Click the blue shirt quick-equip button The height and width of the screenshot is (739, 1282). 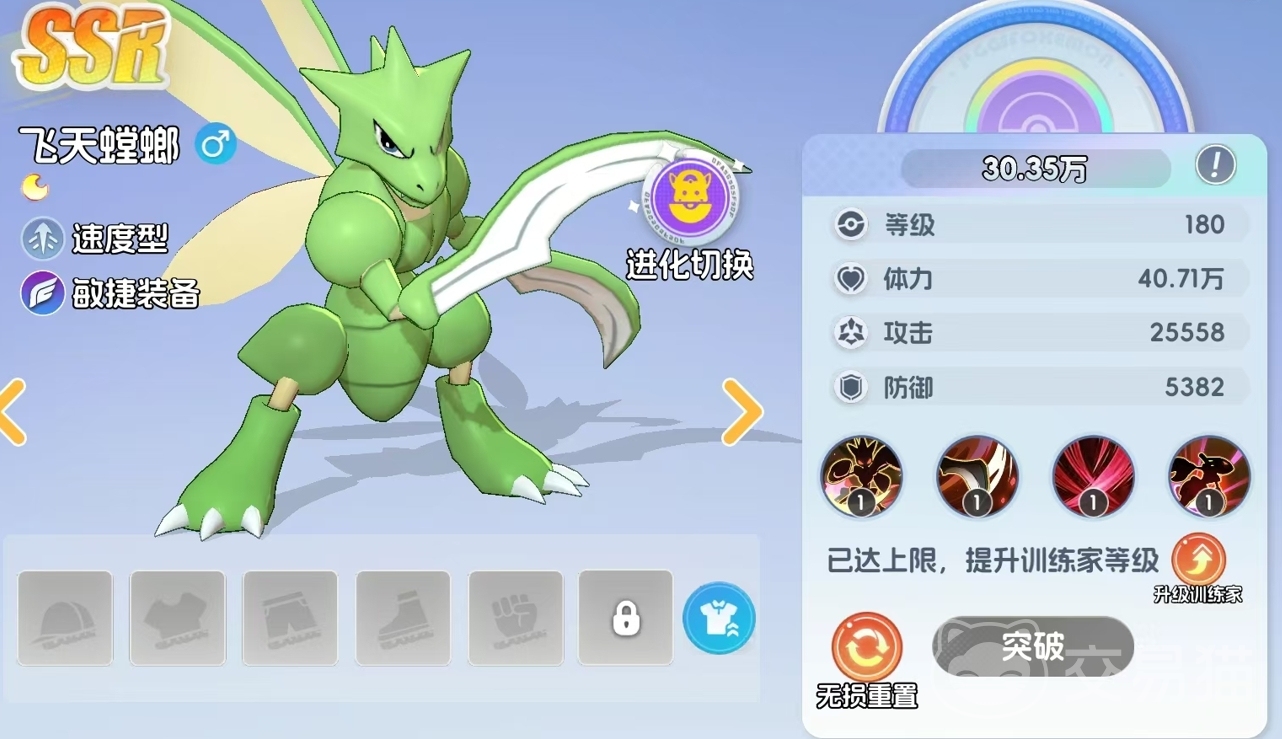point(719,618)
